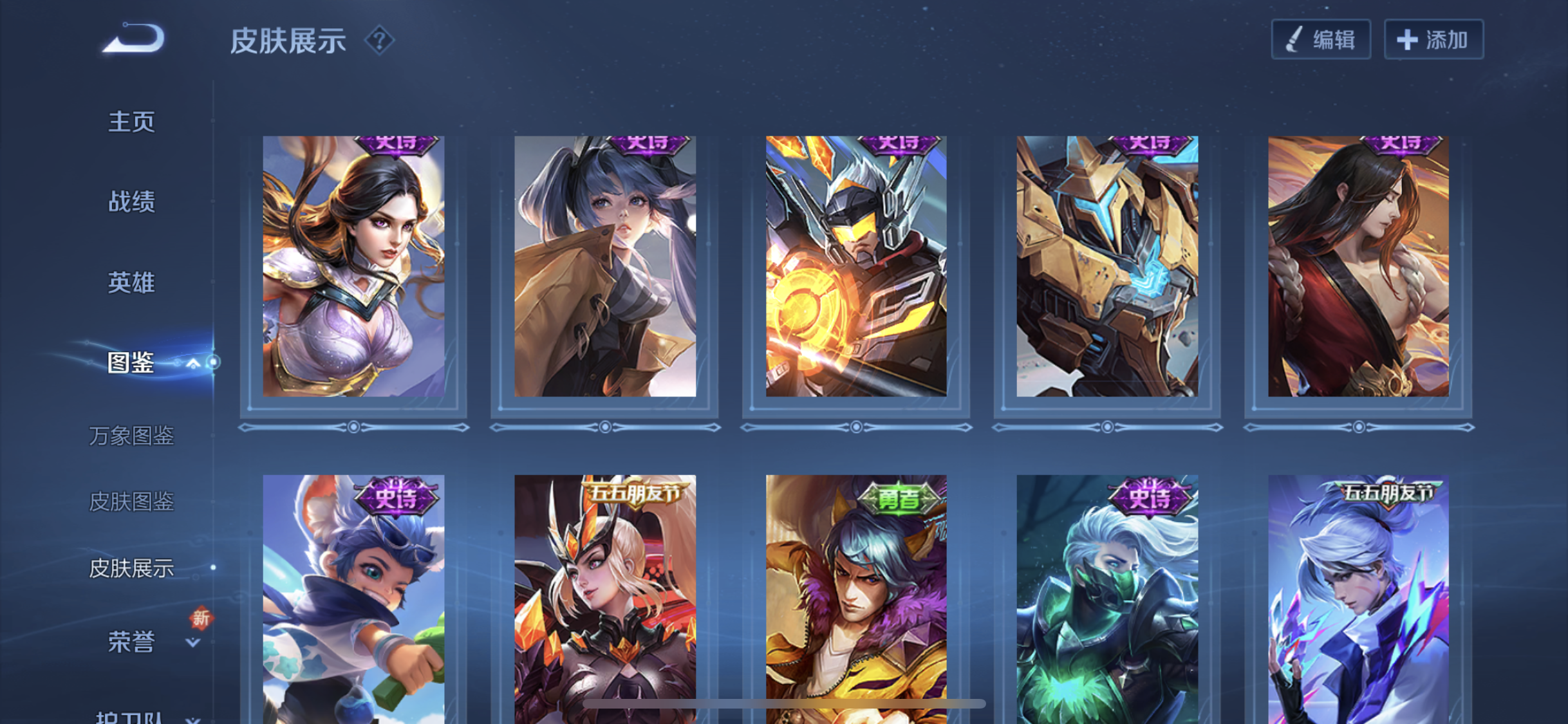View the purple-armored woman skin card
Image resolution: width=1568 pixels, height=724 pixels.
353,266
